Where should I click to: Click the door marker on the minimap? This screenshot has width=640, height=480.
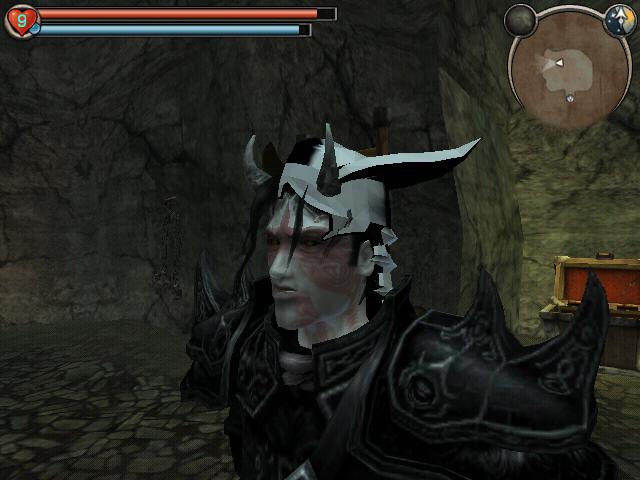570,98
